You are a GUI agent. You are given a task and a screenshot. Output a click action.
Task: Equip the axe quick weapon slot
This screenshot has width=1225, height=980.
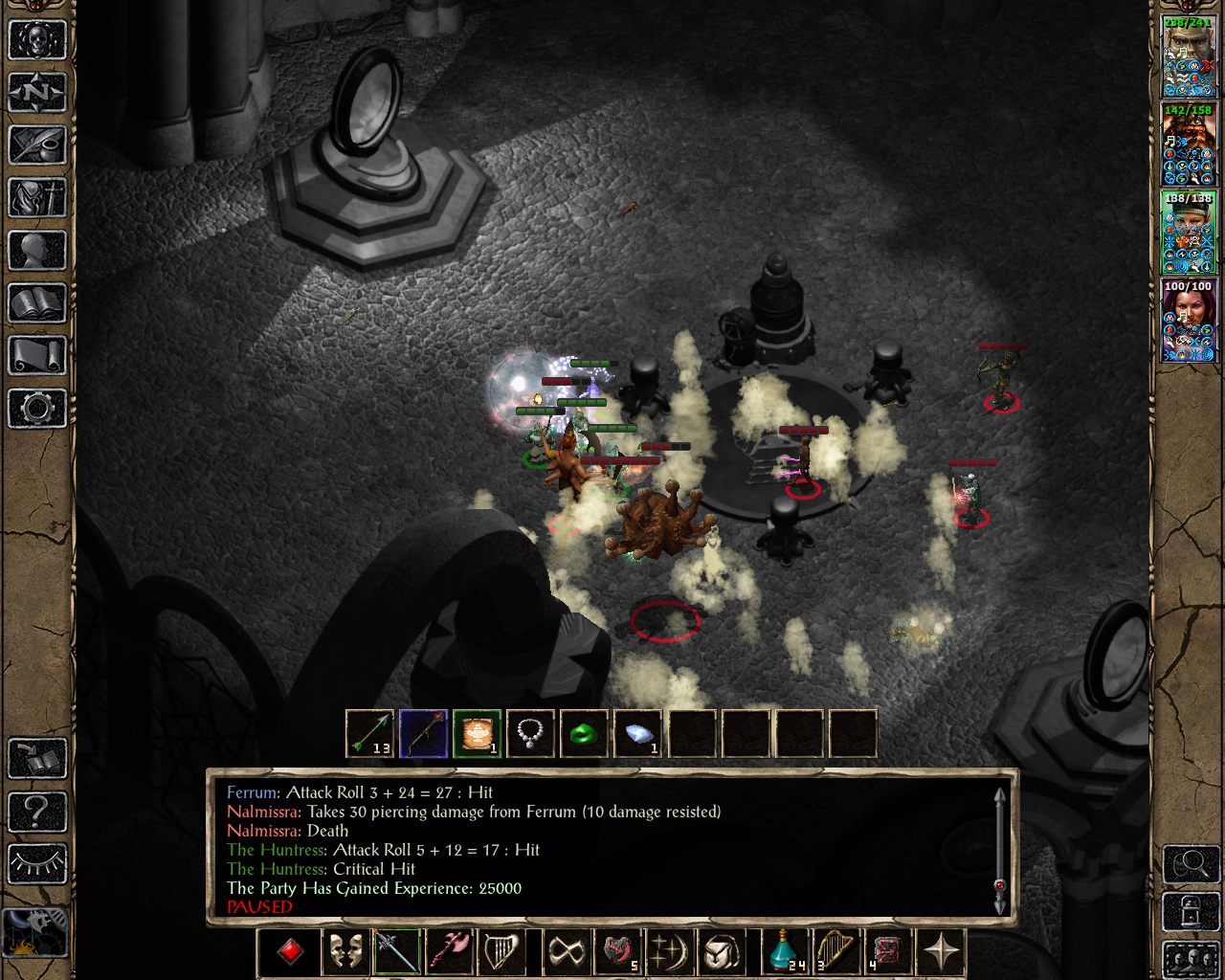point(450,952)
